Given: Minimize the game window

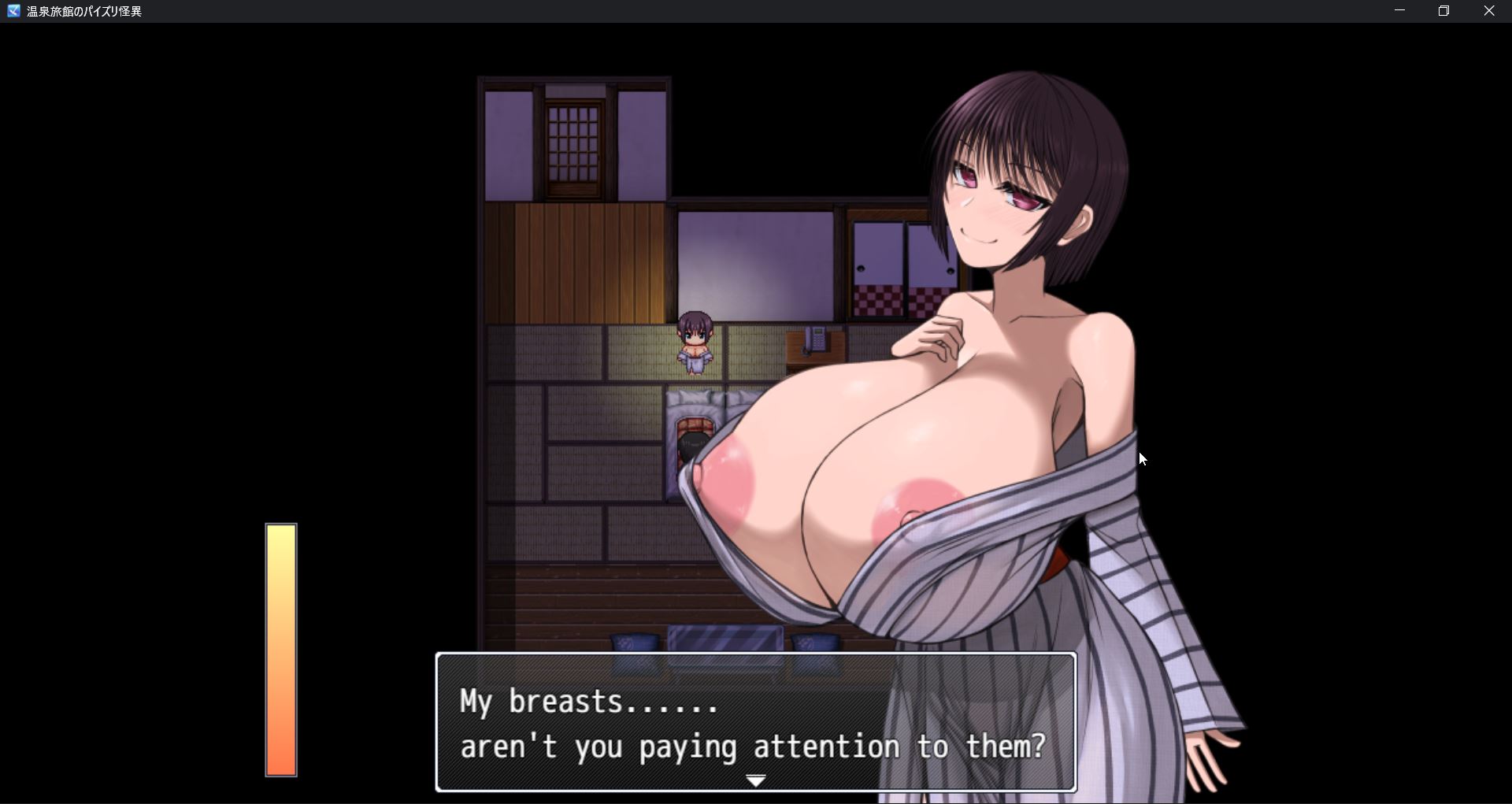Looking at the screenshot, I should [x=1399, y=11].
